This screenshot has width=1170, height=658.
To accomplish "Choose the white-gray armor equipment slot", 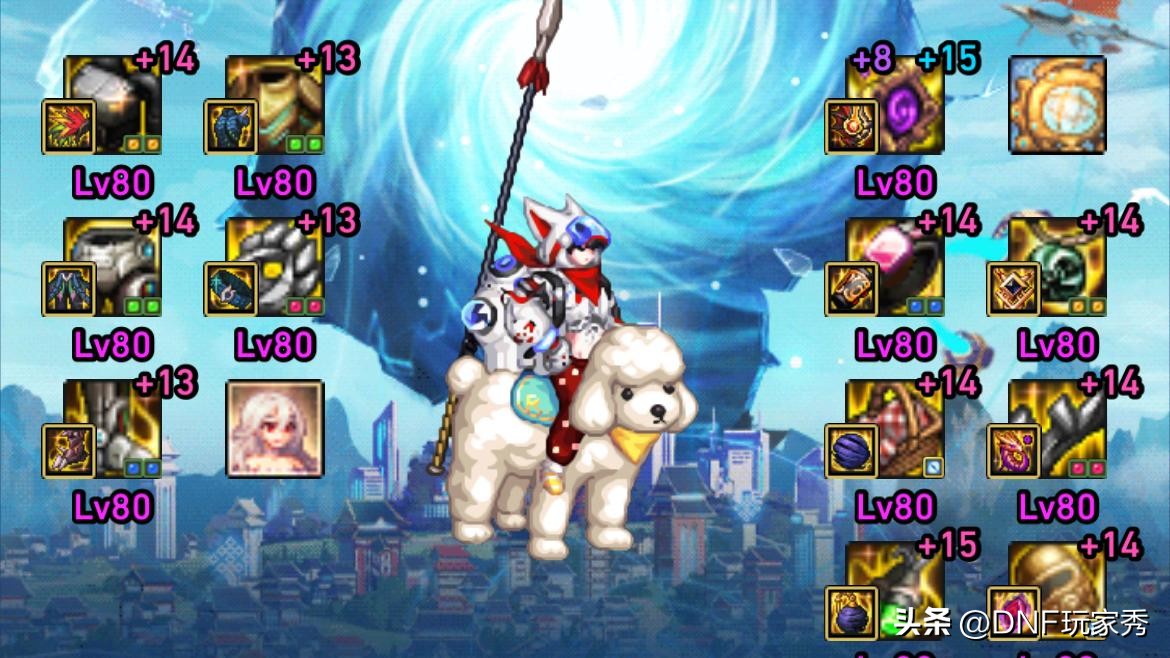I will click(x=113, y=267).
